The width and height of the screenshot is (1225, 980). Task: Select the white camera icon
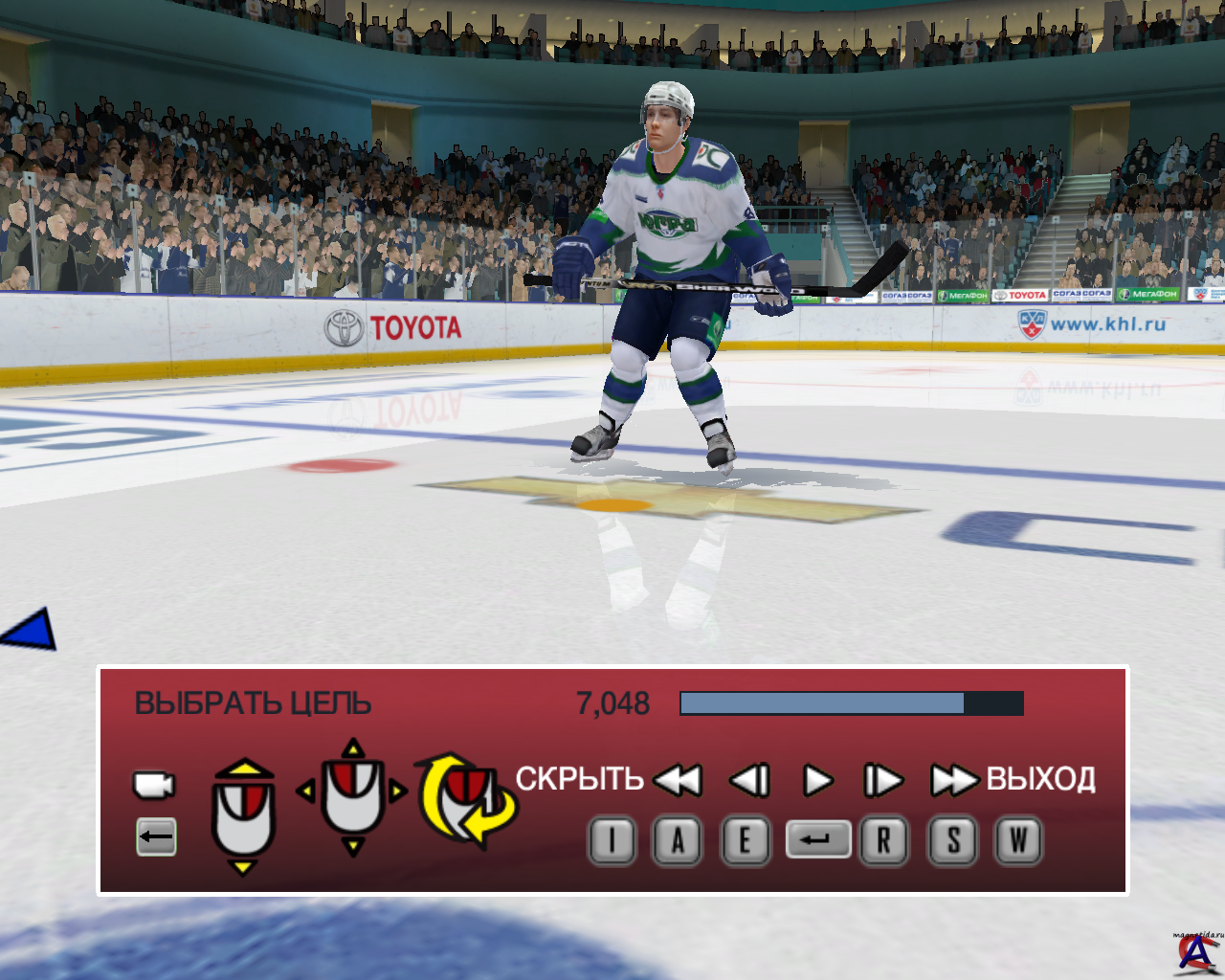(x=153, y=785)
